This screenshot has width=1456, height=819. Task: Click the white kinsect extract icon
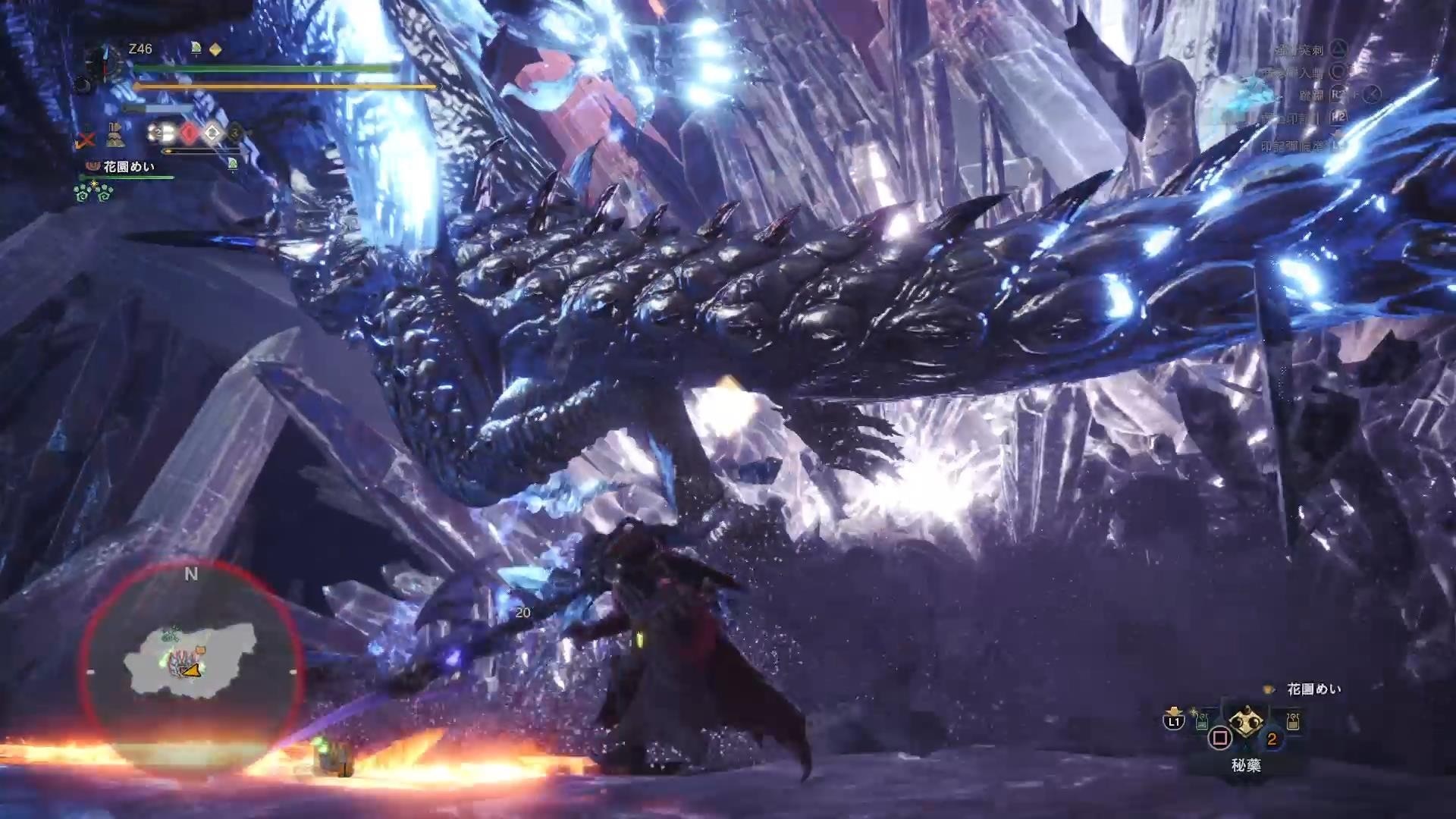tap(213, 133)
